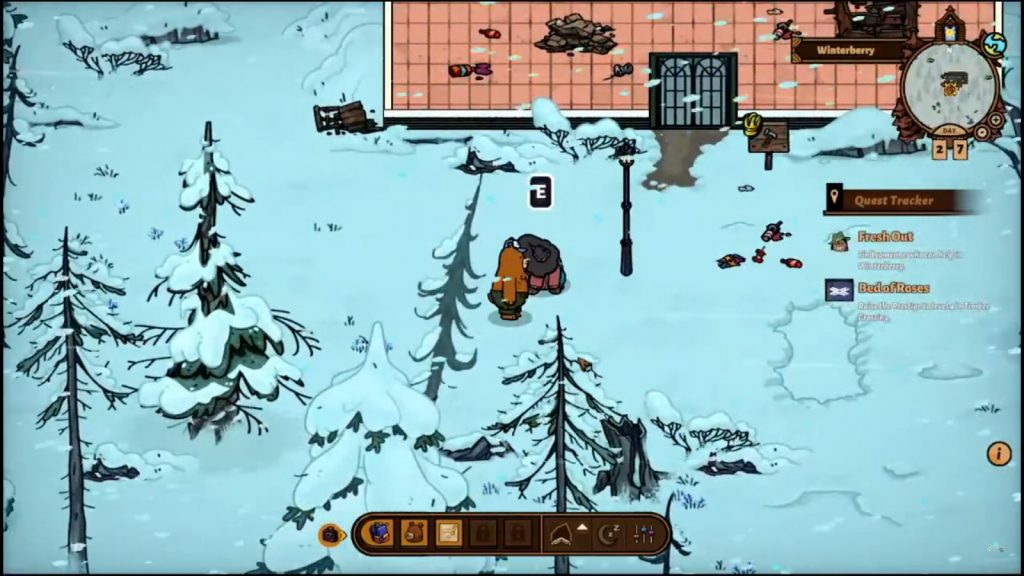Image resolution: width=1024 pixels, height=576 pixels.
Task: Click the suitcase icon beside the hotbar
Action: 331,535
